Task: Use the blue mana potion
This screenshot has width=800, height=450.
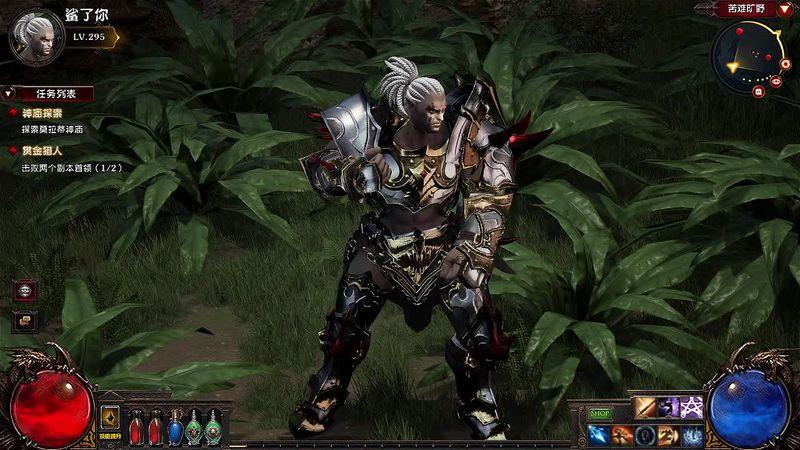Action: [176, 428]
